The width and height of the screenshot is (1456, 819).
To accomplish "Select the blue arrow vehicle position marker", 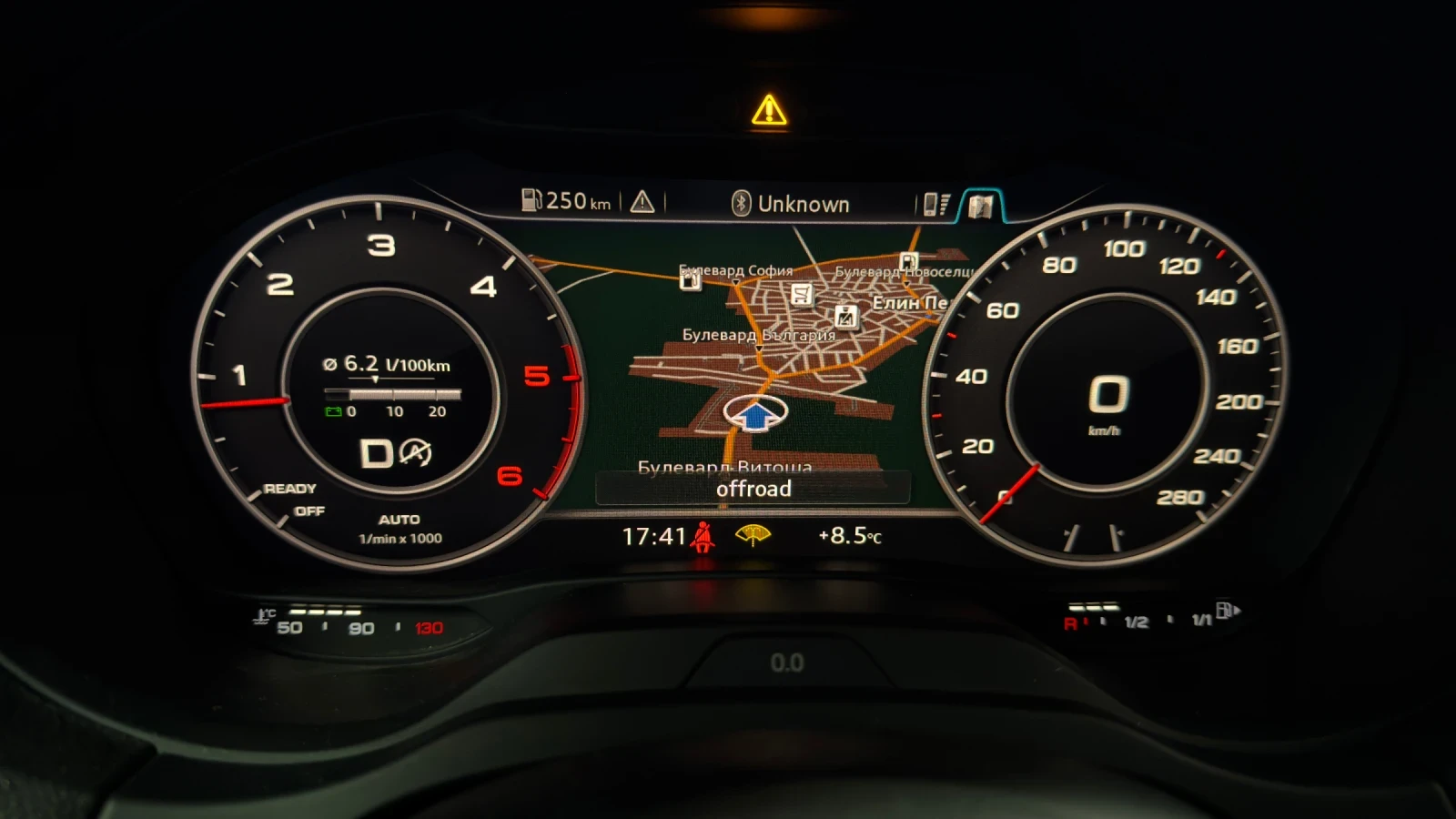I will coord(755,414).
